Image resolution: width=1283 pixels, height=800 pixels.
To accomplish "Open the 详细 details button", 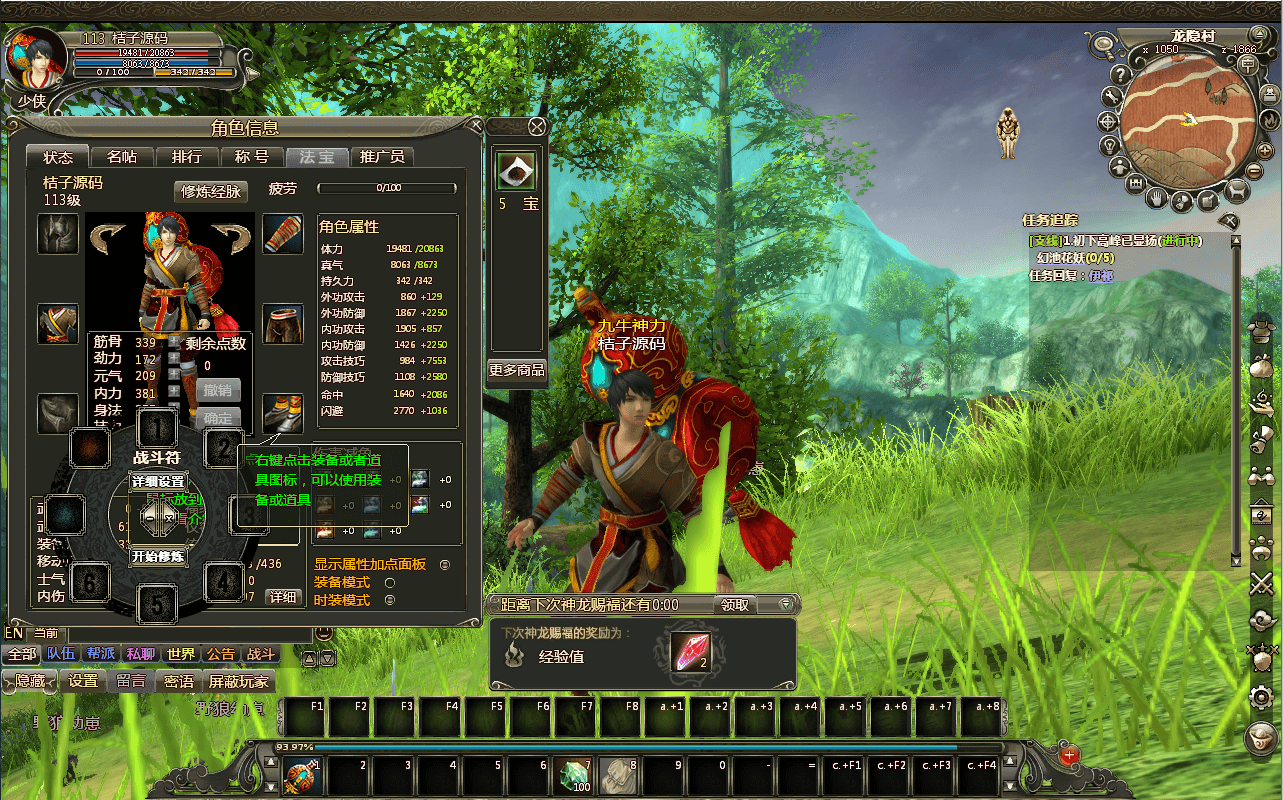I will point(282,596).
